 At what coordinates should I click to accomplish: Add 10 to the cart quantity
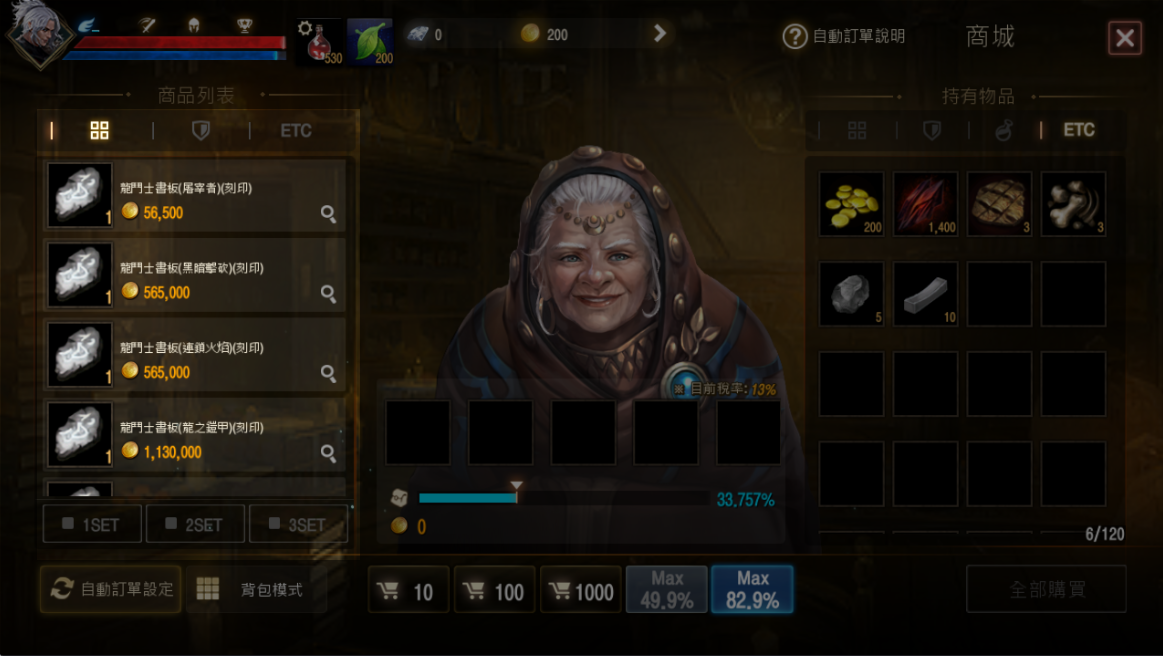tap(406, 591)
